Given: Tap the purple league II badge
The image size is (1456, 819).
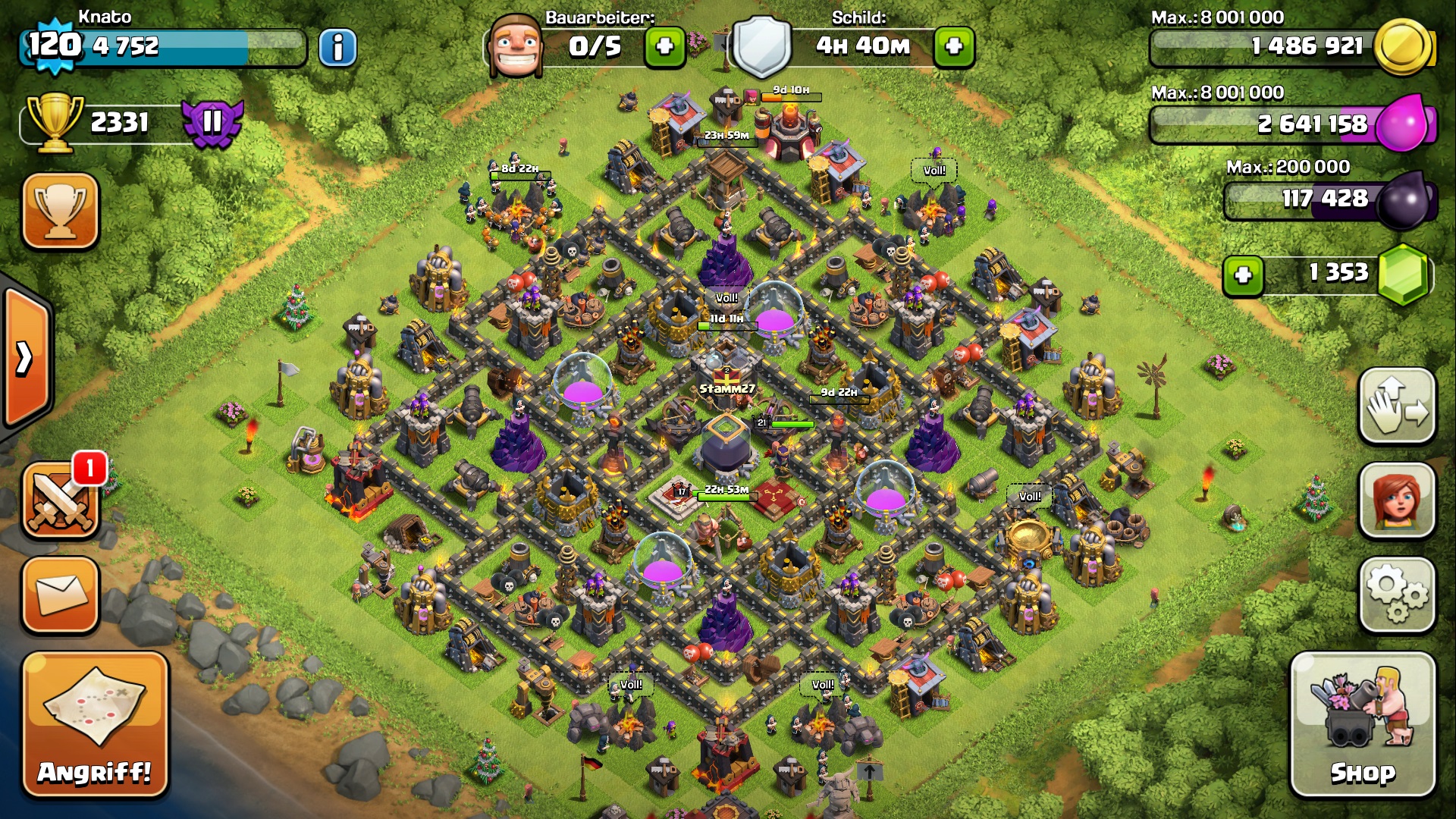Looking at the screenshot, I should [x=212, y=121].
